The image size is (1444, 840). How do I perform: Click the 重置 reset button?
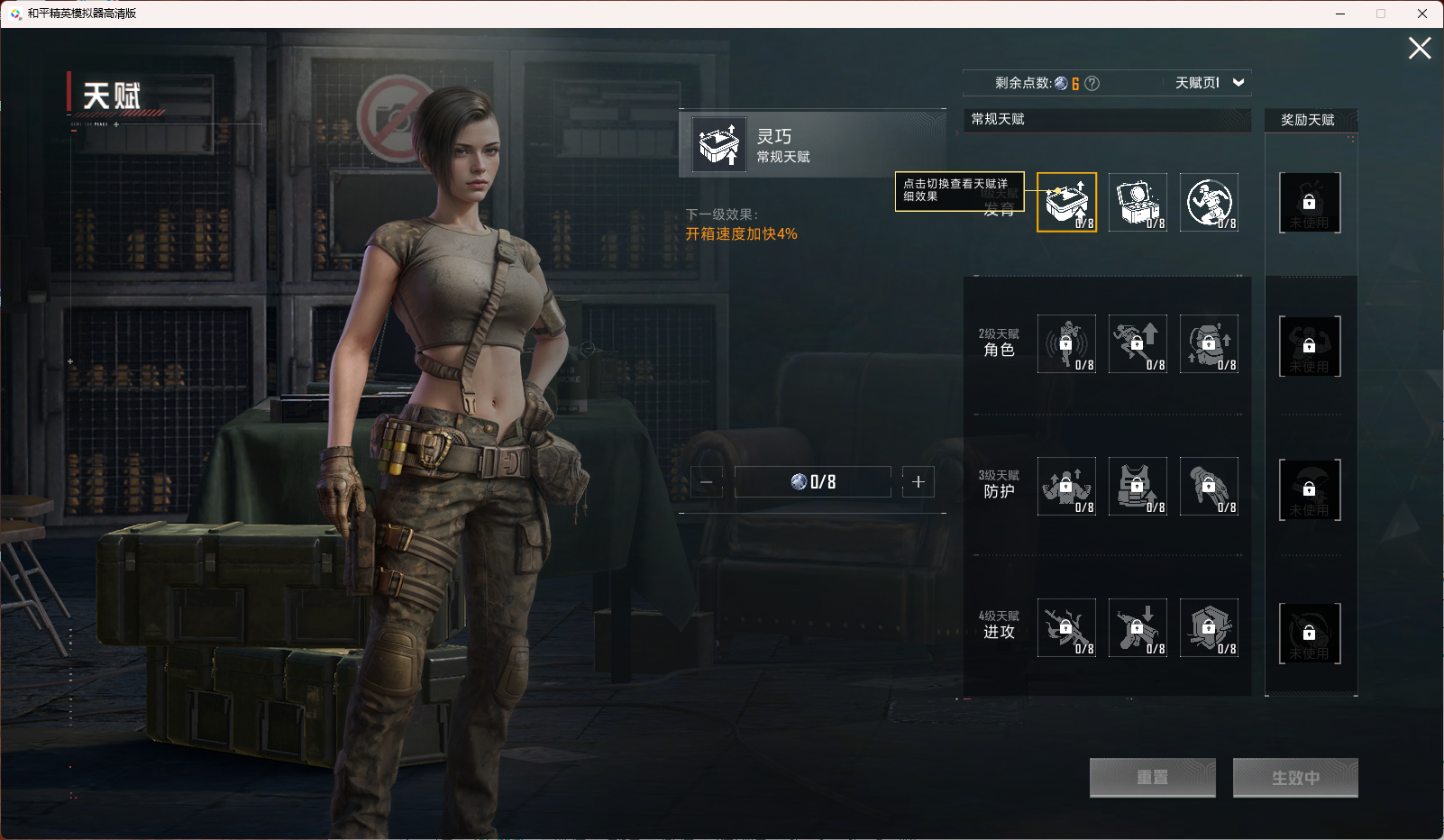click(1152, 777)
